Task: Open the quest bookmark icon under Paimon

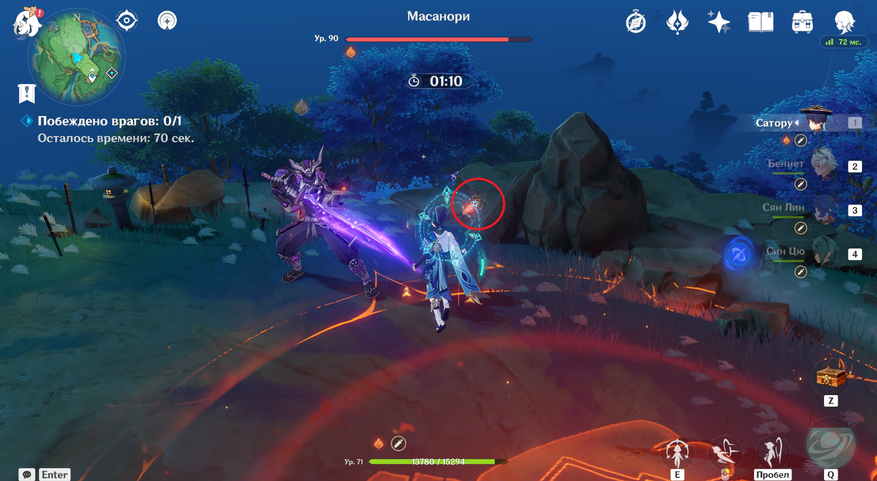Action: coord(27,93)
